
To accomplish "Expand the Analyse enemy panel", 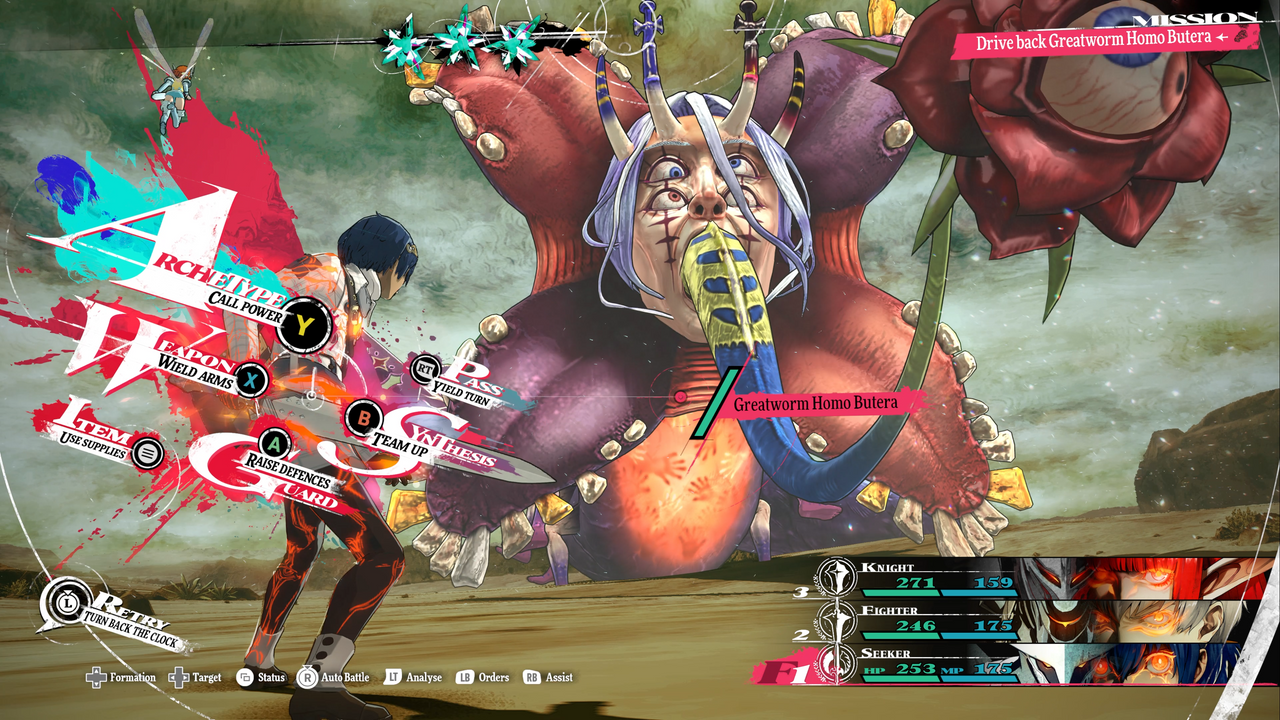I will [x=396, y=677].
